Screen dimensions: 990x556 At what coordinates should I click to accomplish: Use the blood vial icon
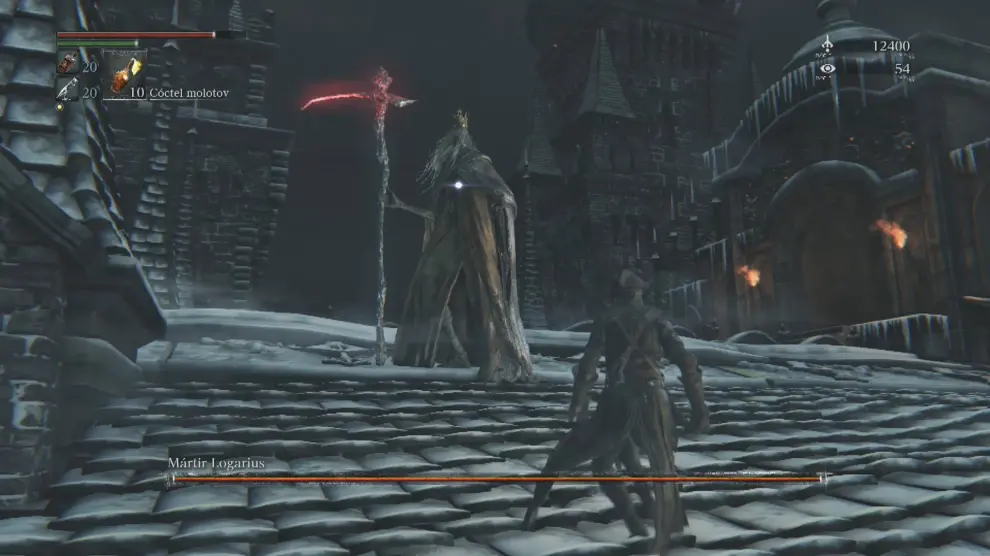pos(67,65)
